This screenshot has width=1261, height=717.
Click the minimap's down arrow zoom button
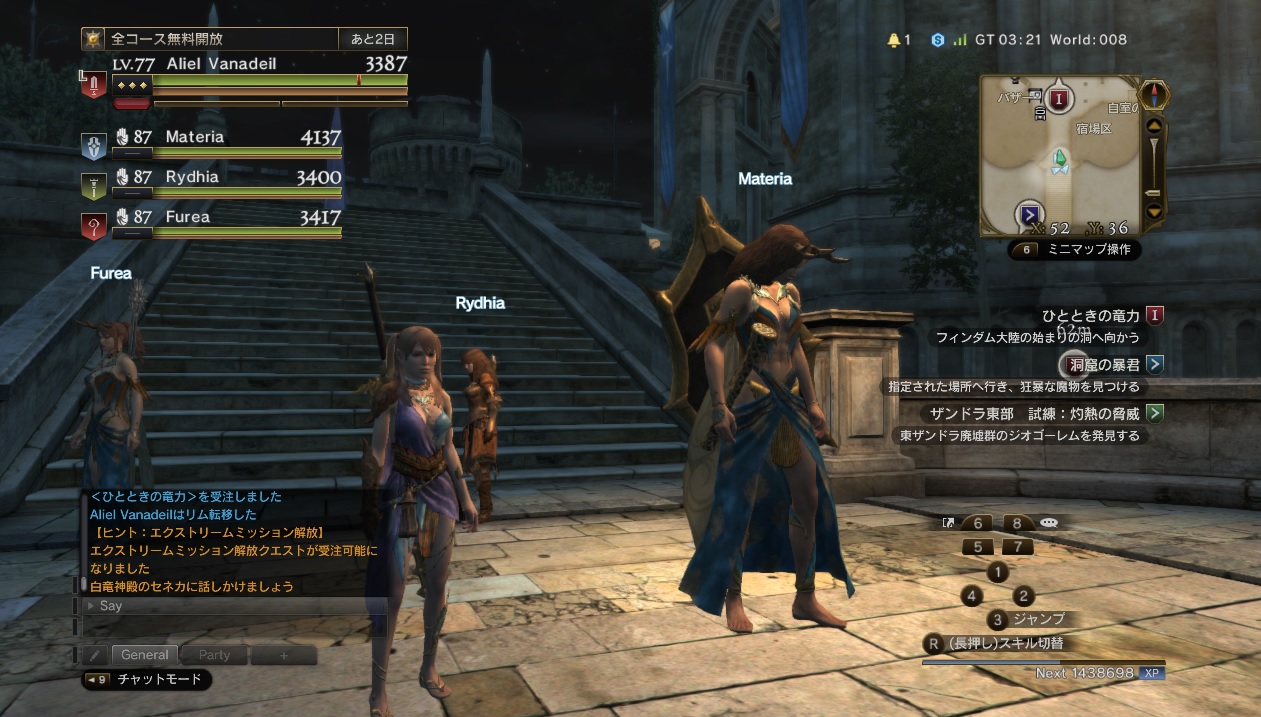click(1153, 211)
